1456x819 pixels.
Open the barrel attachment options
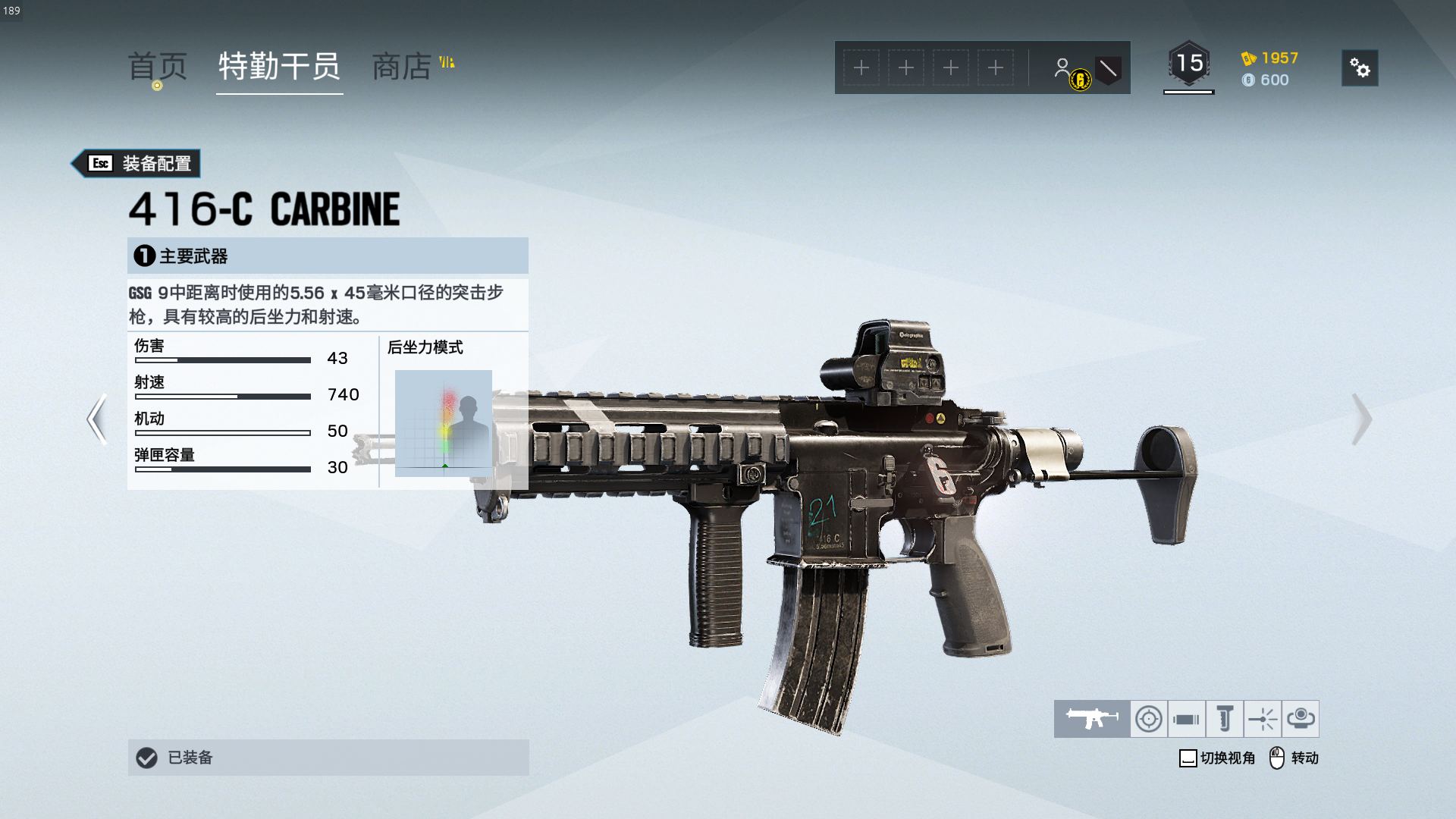pos(1187,719)
